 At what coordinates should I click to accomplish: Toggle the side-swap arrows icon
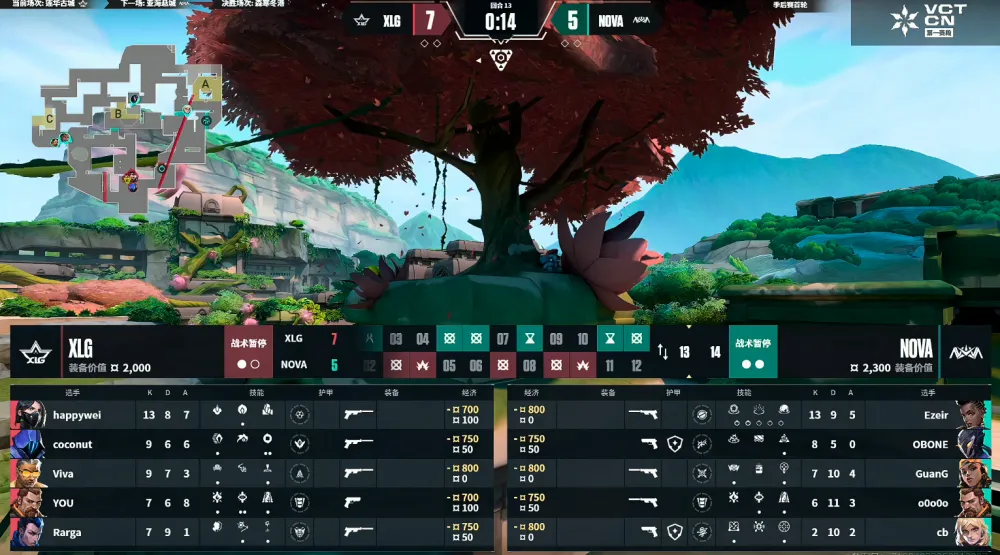click(x=662, y=352)
